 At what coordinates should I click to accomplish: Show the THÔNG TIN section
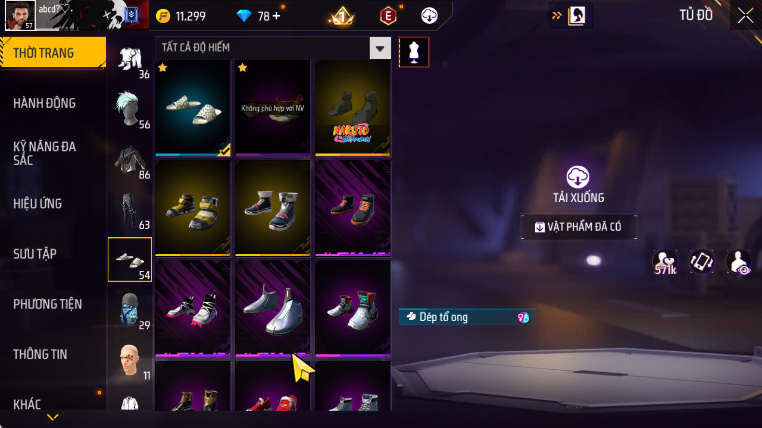[x=40, y=354]
